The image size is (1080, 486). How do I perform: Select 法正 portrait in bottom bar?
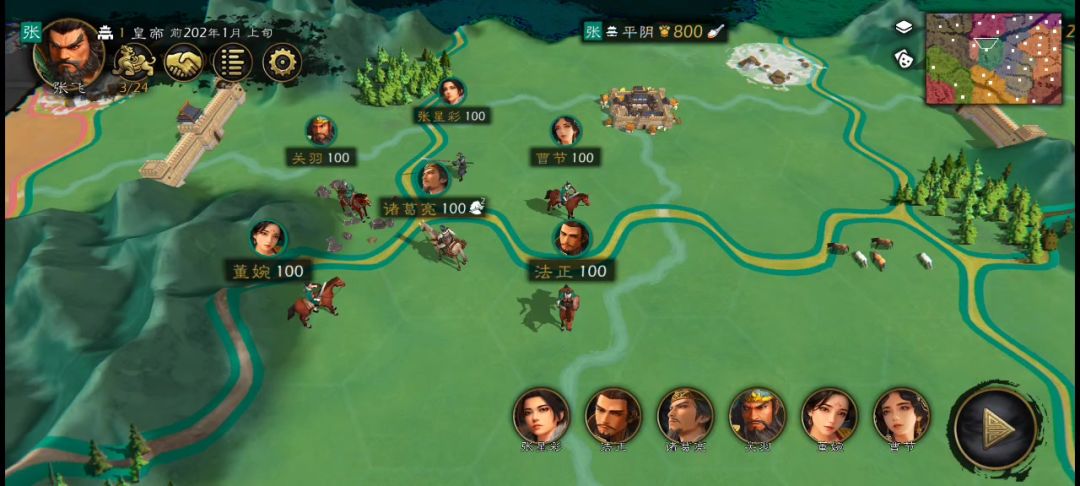[613, 416]
